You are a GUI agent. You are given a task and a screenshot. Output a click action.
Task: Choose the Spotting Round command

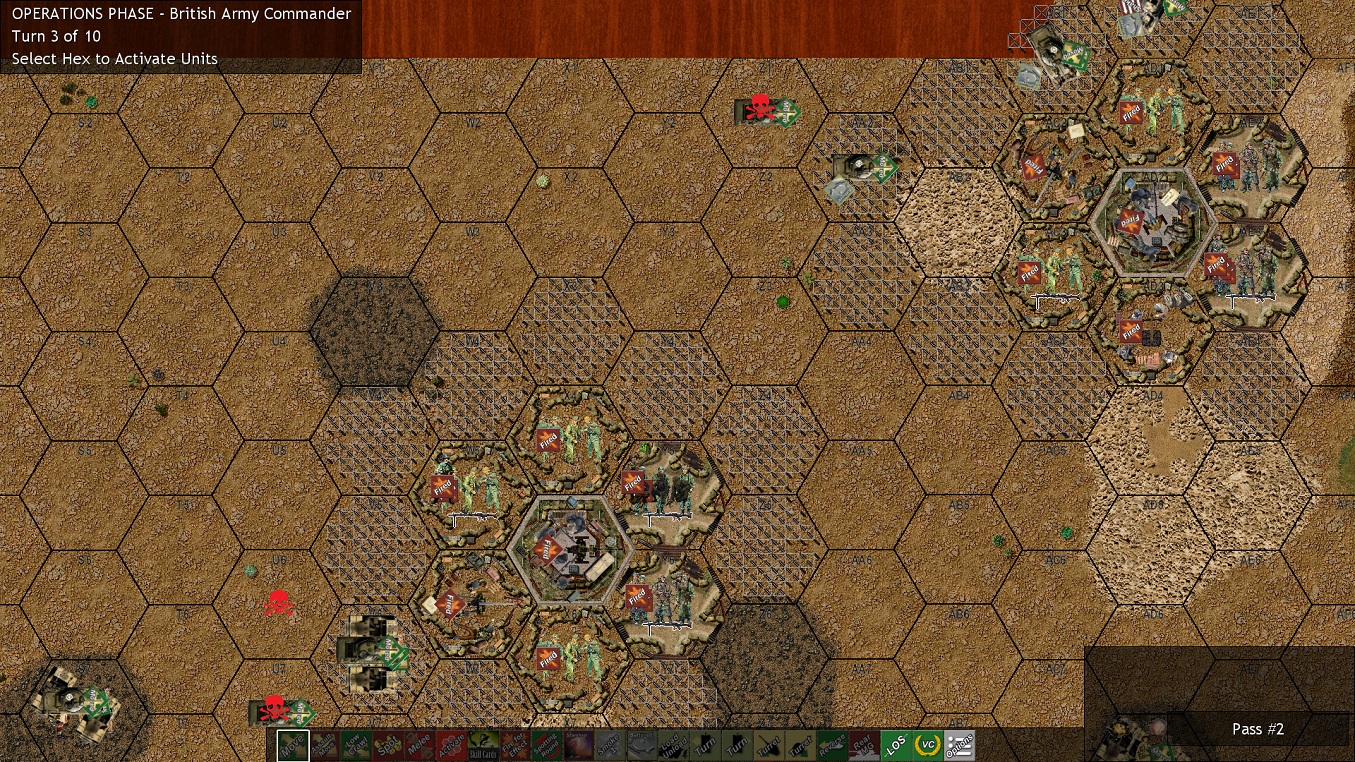(548, 745)
